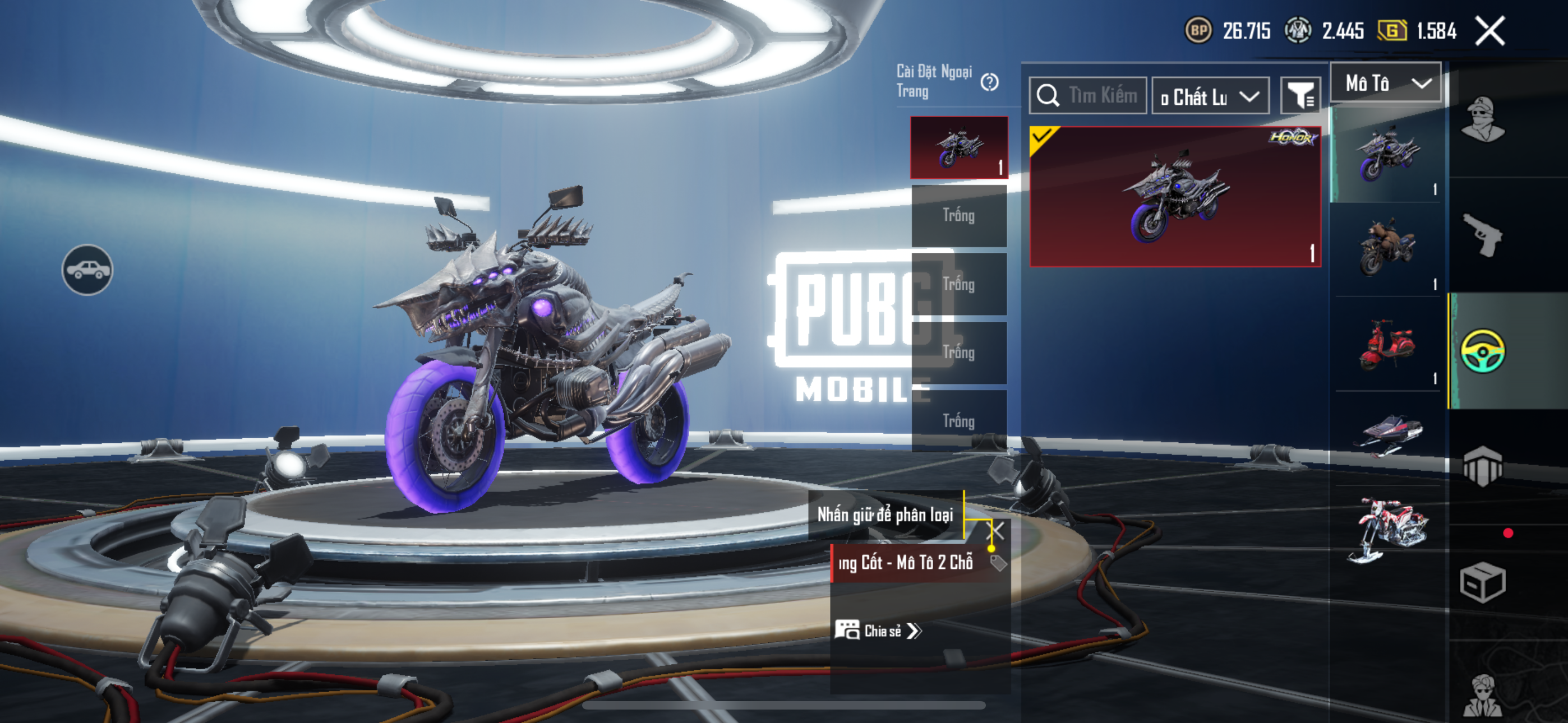
Task: Choose the teddy bear motorcycle thumbnail
Action: [x=1387, y=249]
